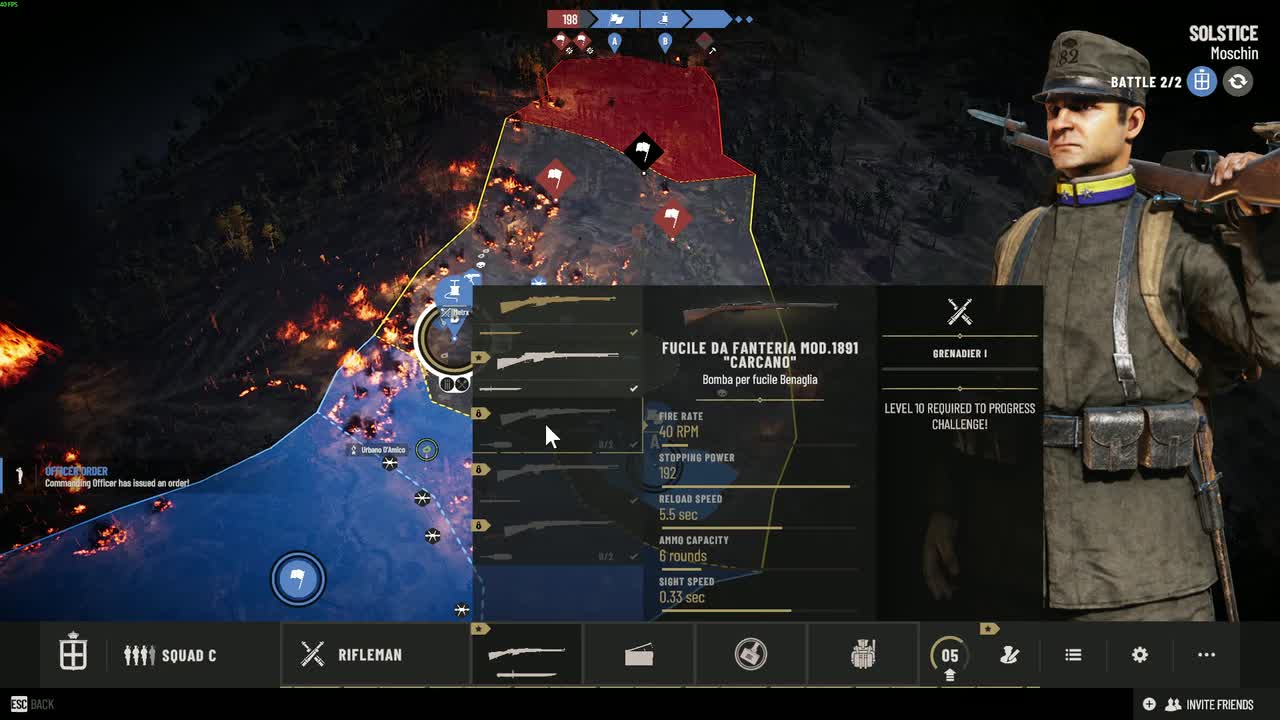Click the plunger detonator chevron in the top bar
The width and height of the screenshot is (1280, 720).
(664, 18)
